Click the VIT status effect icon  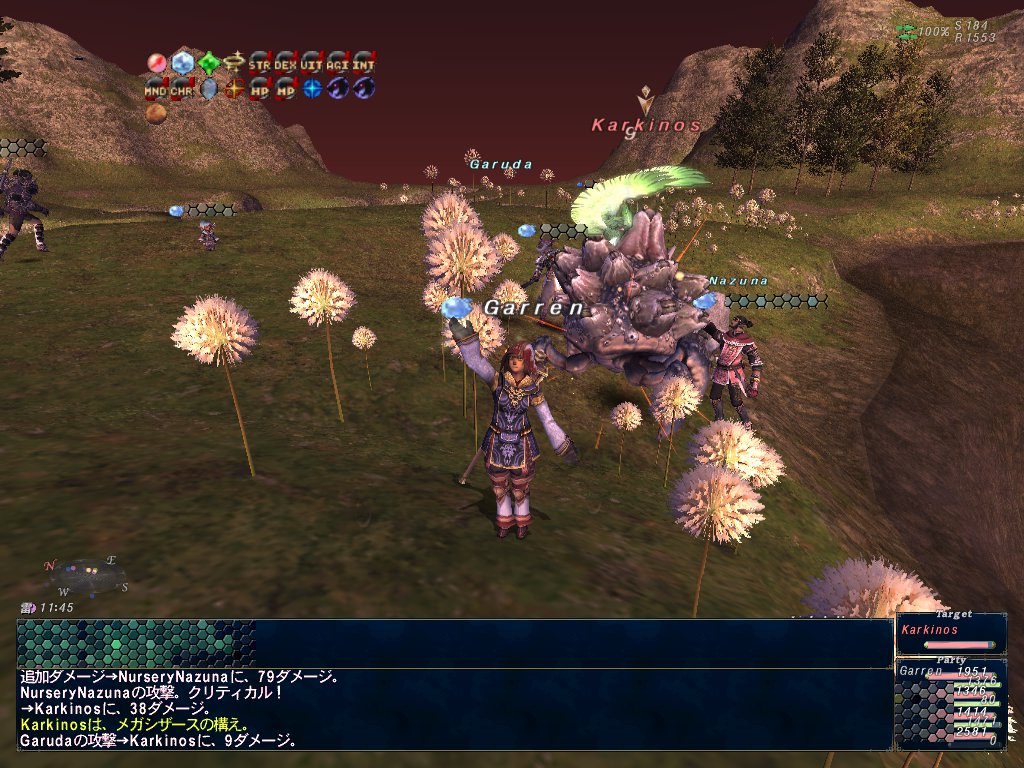312,63
